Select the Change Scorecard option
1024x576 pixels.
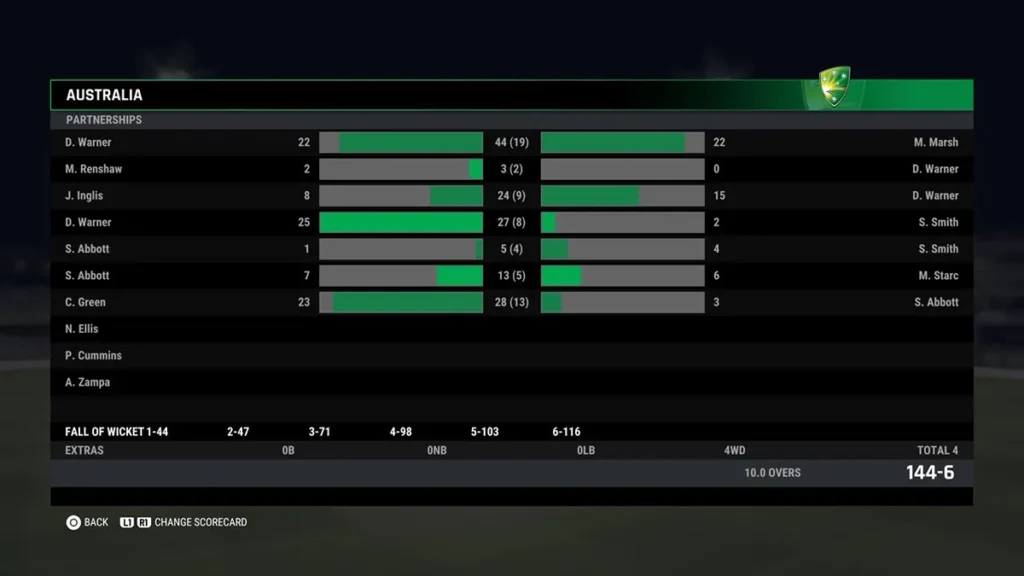pyautogui.click(x=200, y=522)
